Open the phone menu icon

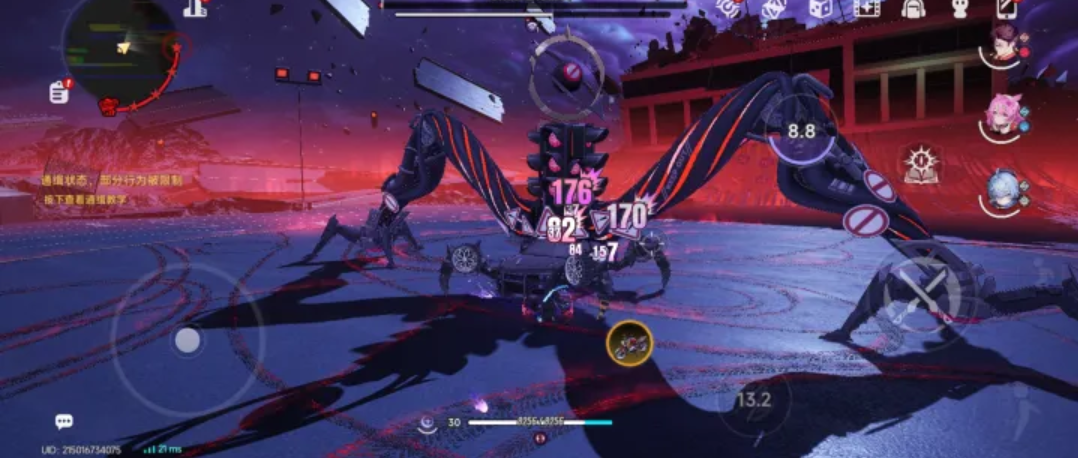coord(1006,9)
